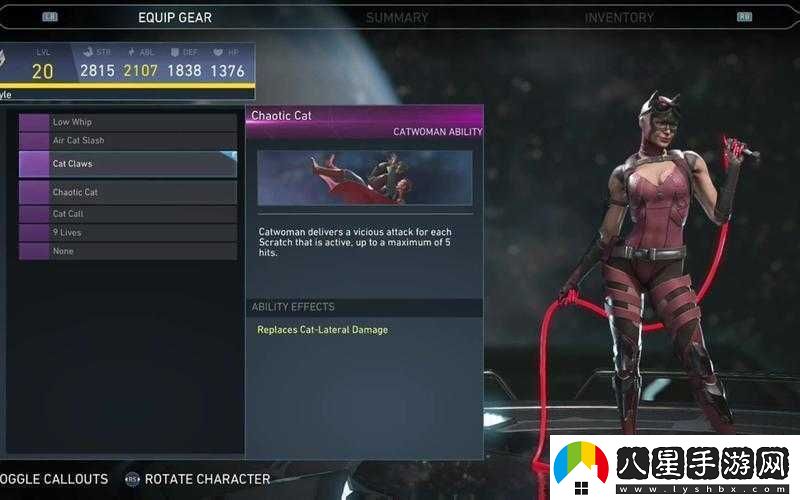This screenshot has height=500, width=800.
Task: Switch to the Inventory tab
Action: [619, 17]
